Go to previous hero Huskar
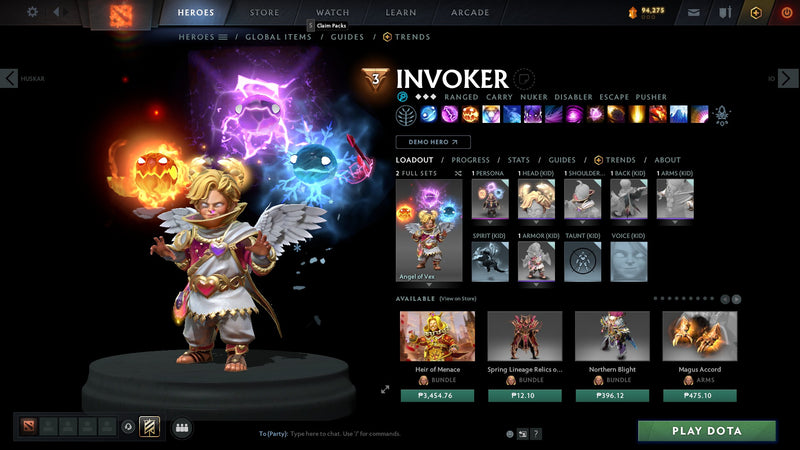The image size is (800, 450). point(10,78)
